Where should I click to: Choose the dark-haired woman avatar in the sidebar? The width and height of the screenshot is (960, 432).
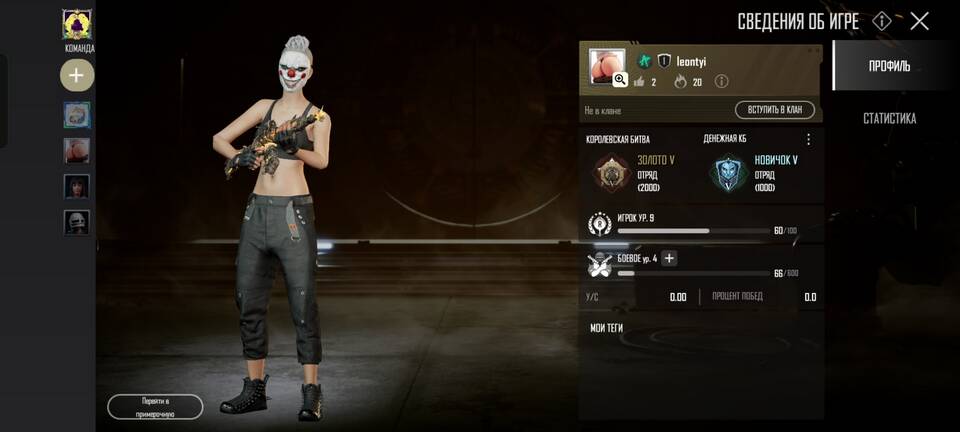[77, 187]
